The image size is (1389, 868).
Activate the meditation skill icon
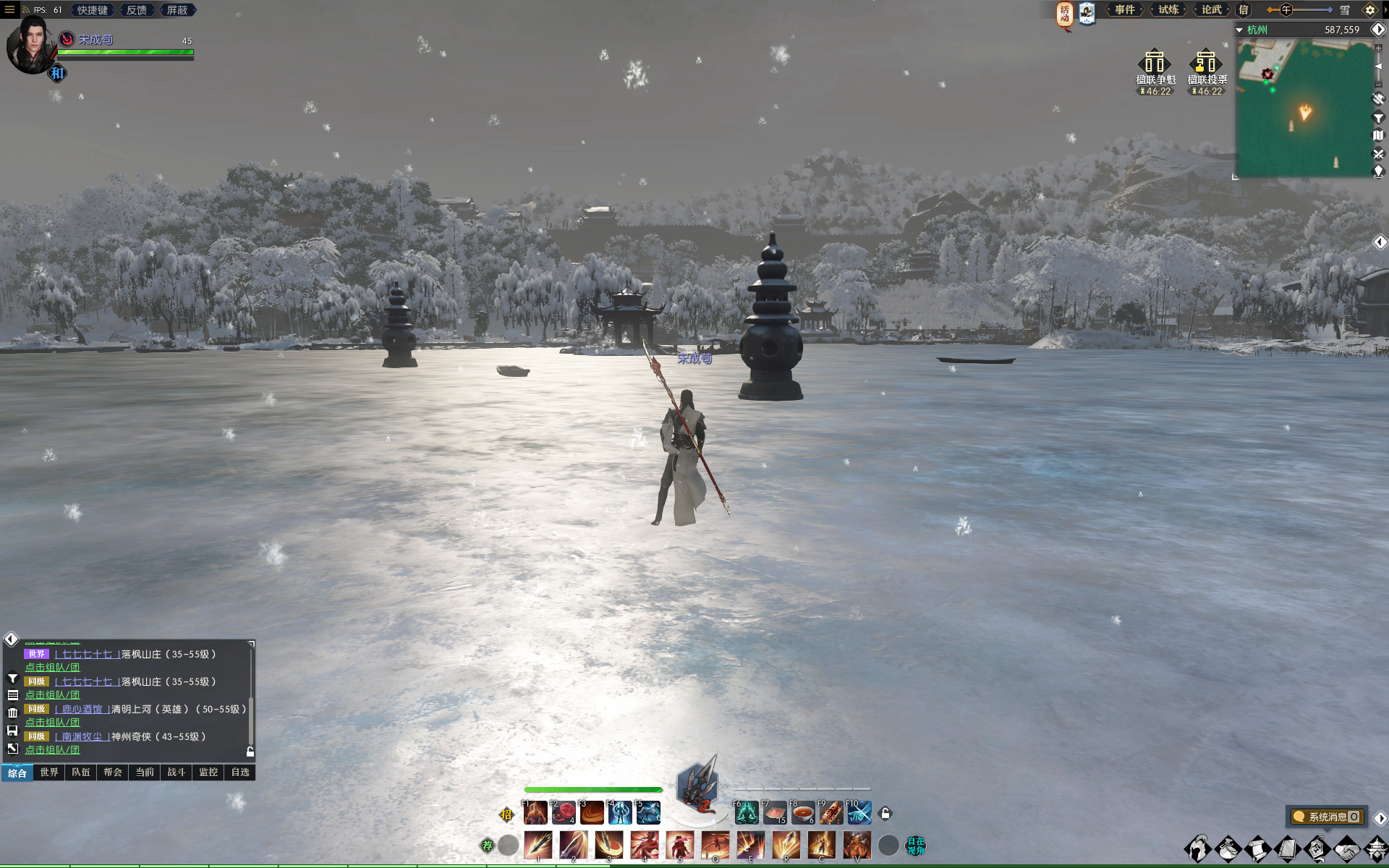747,813
